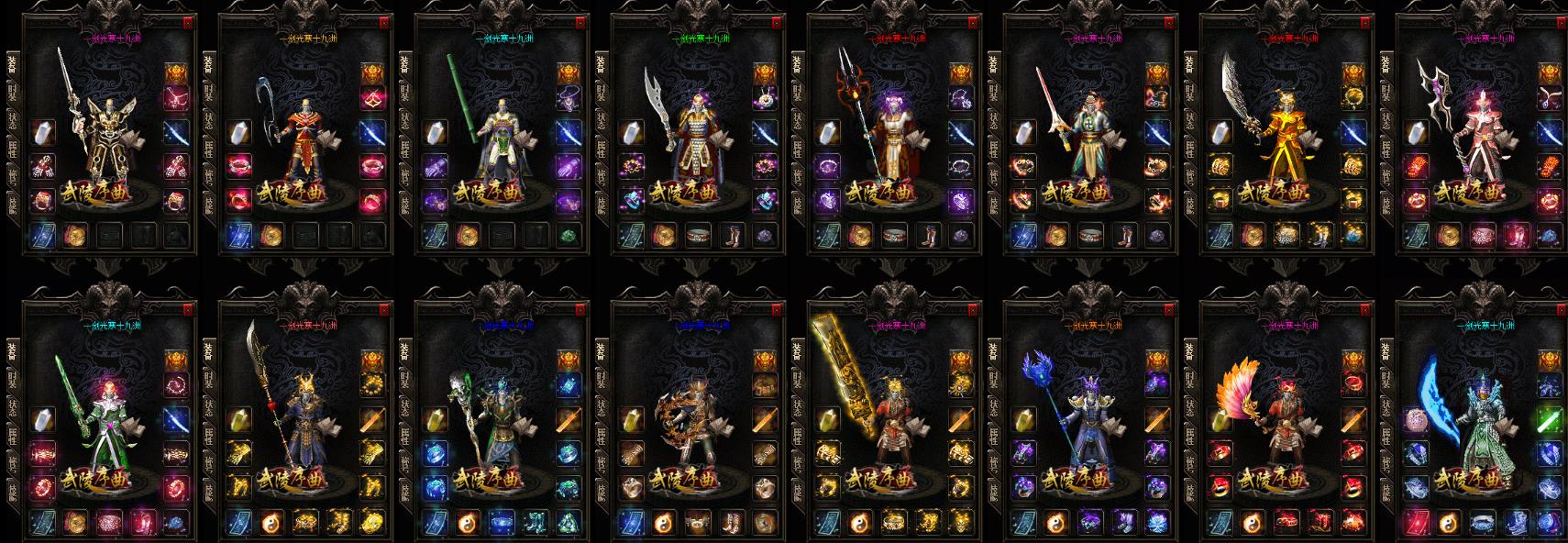Viewport: 1568px width, 543px height.
Task: Click the yin-yang medallion in the guandao wielder's panel
Action: point(272,523)
